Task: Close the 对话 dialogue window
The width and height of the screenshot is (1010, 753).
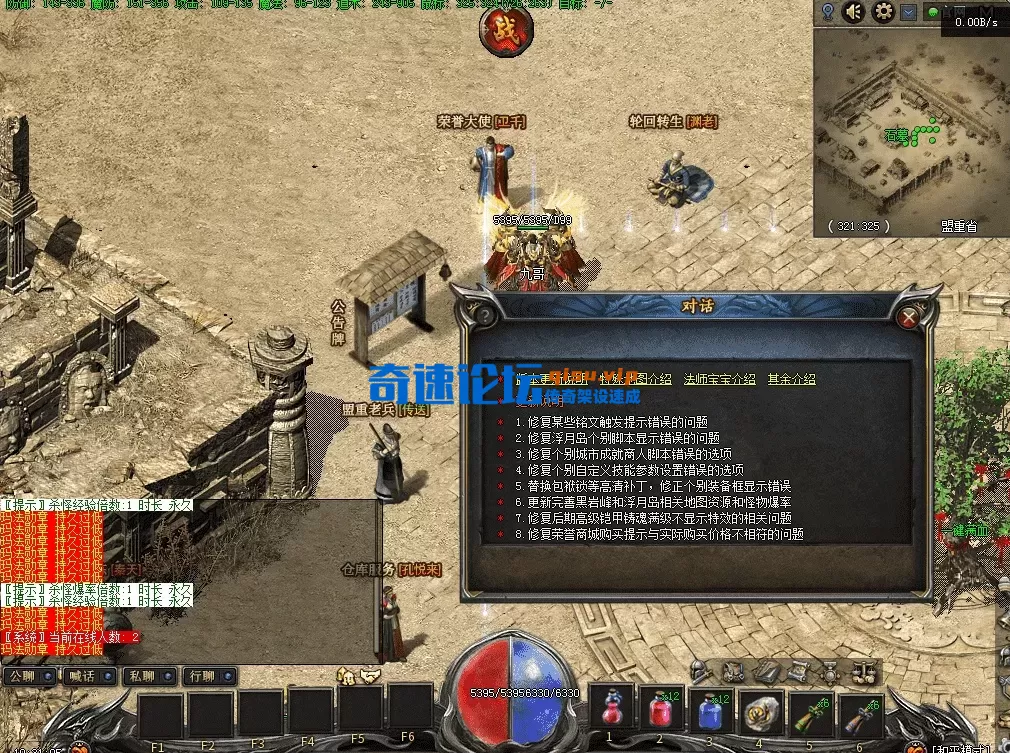Action: pyautogui.click(x=908, y=317)
